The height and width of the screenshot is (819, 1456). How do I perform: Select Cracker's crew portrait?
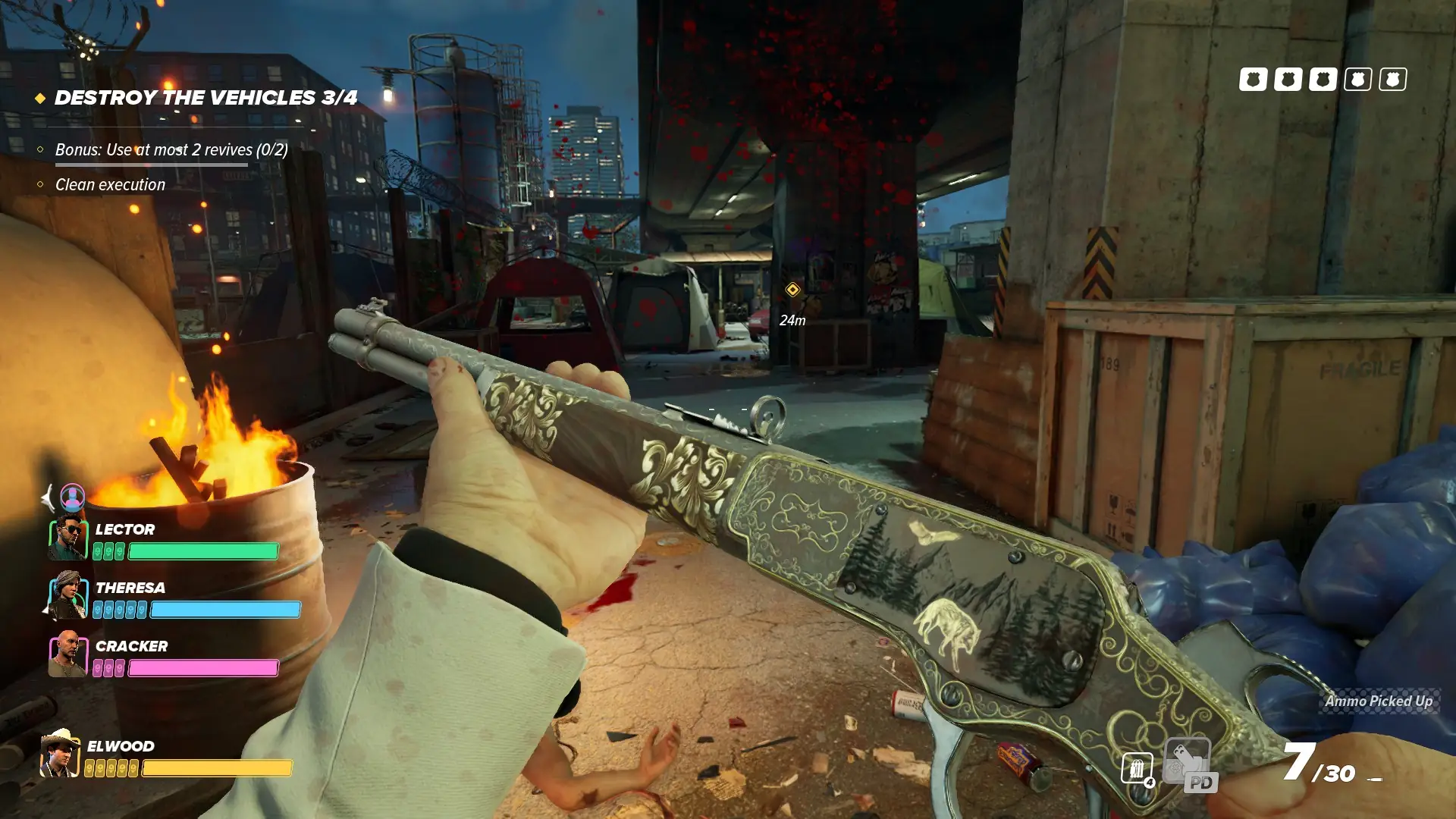pyautogui.click(x=68, y=654)
